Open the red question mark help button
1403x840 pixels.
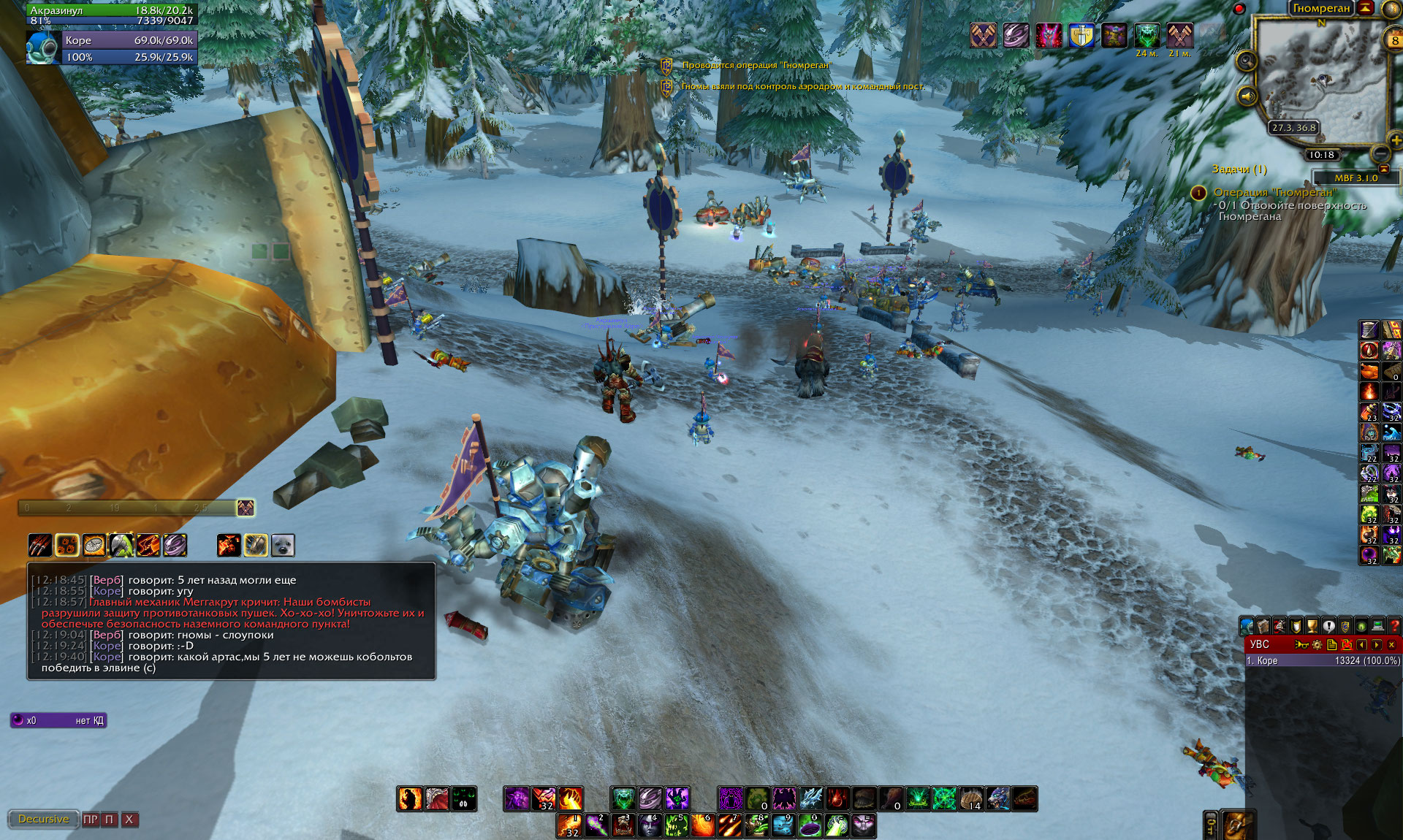(x=1394, y=626)
